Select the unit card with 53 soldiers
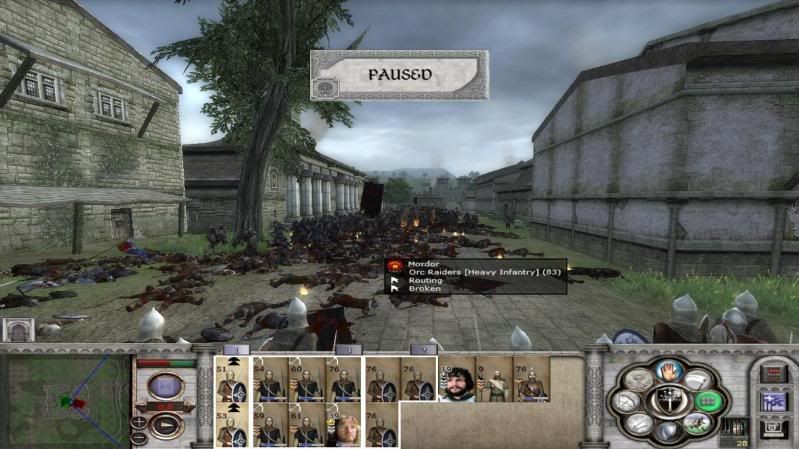This screenshot has width=799, height=449. pos(232,426)
